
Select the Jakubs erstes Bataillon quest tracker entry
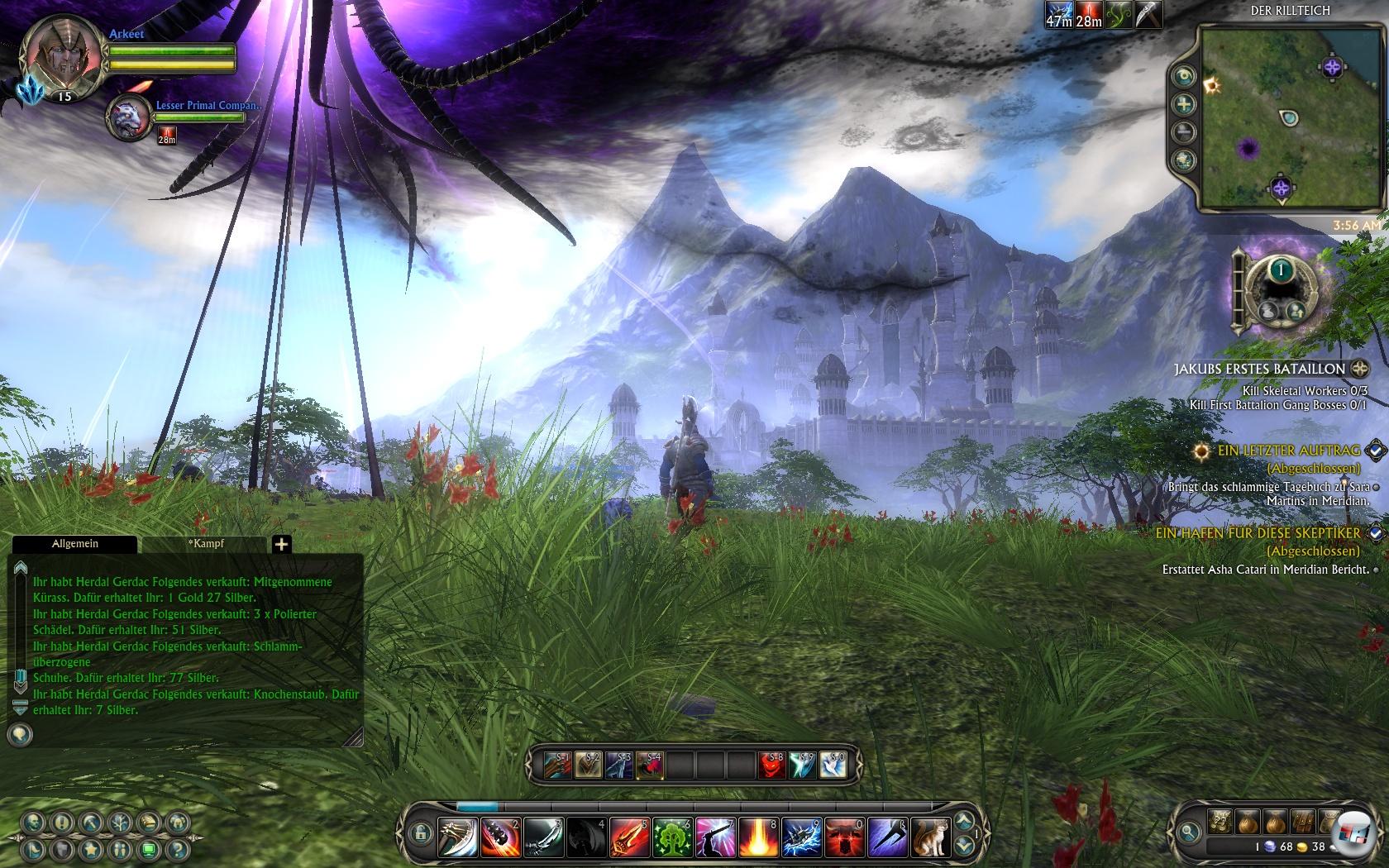[1259, 369]
